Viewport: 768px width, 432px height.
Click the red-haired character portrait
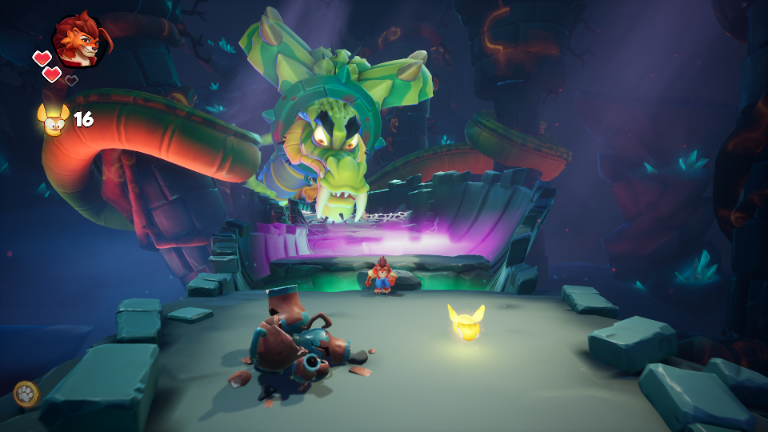click(x=78, y=40)
